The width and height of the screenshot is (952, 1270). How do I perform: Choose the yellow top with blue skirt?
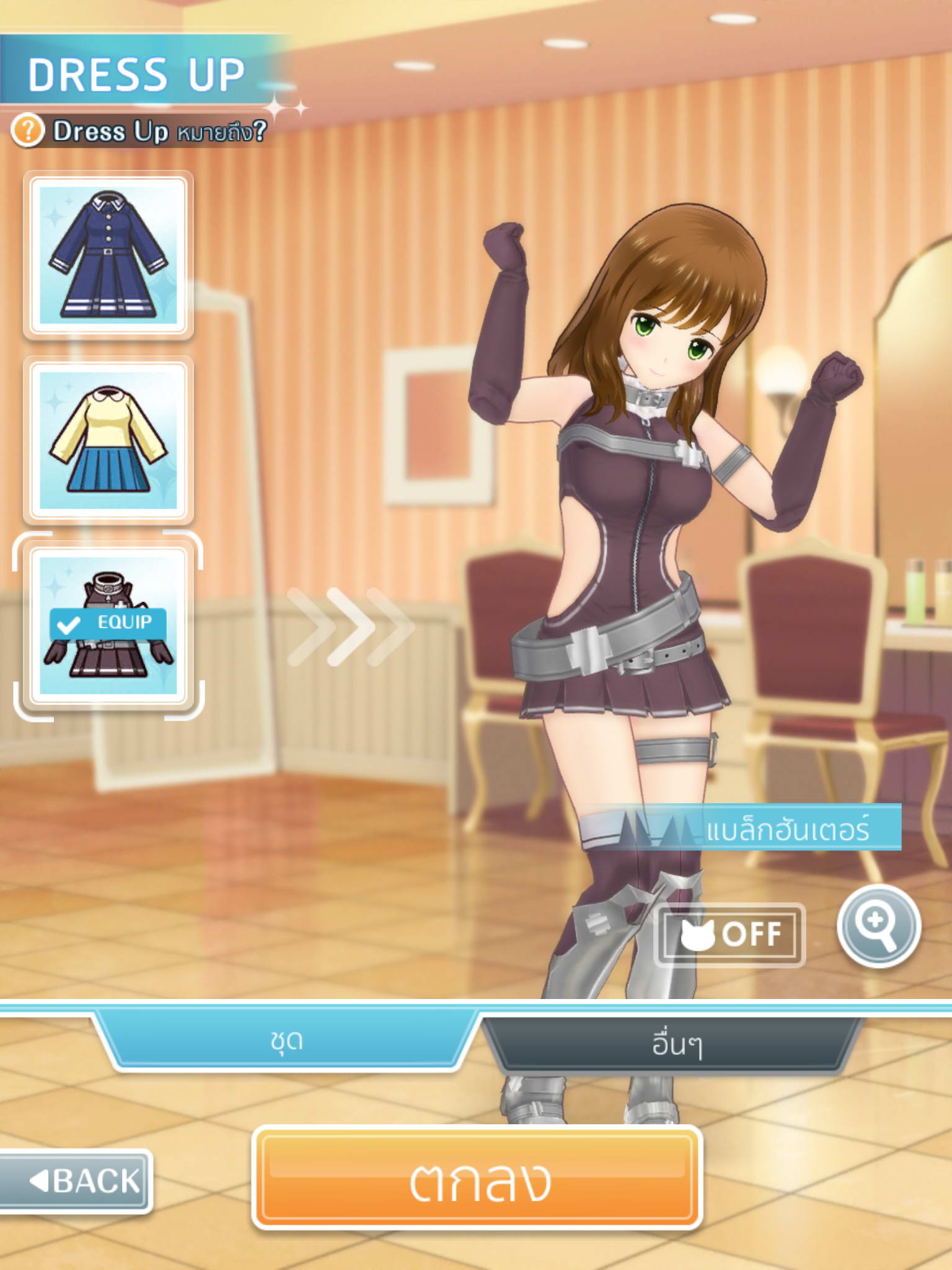click(x=108, y=440)
